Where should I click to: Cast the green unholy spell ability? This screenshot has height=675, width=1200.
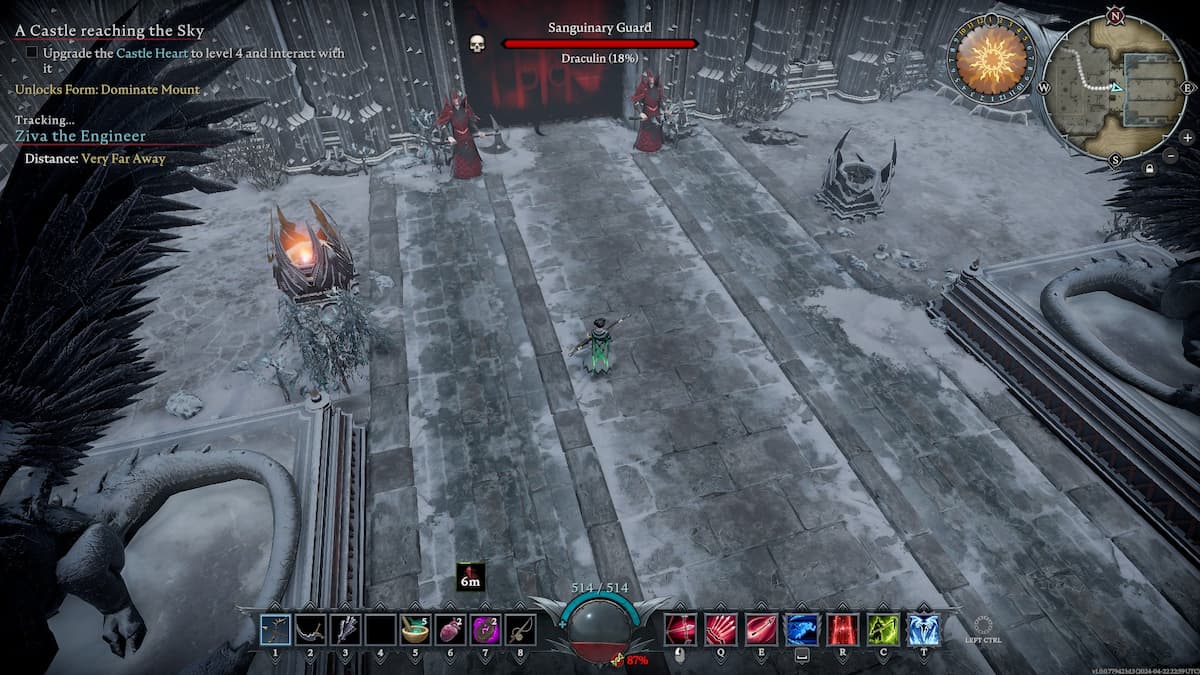coord(883,629)
